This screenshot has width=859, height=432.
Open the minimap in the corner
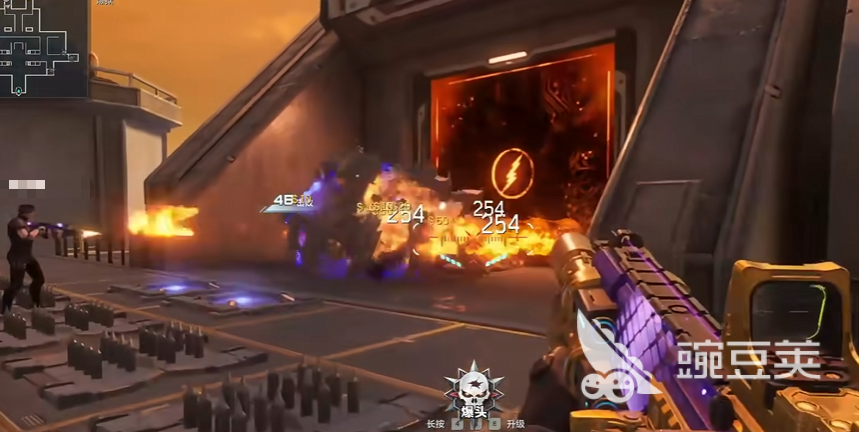pyautogui.click(x=44, y=48)
